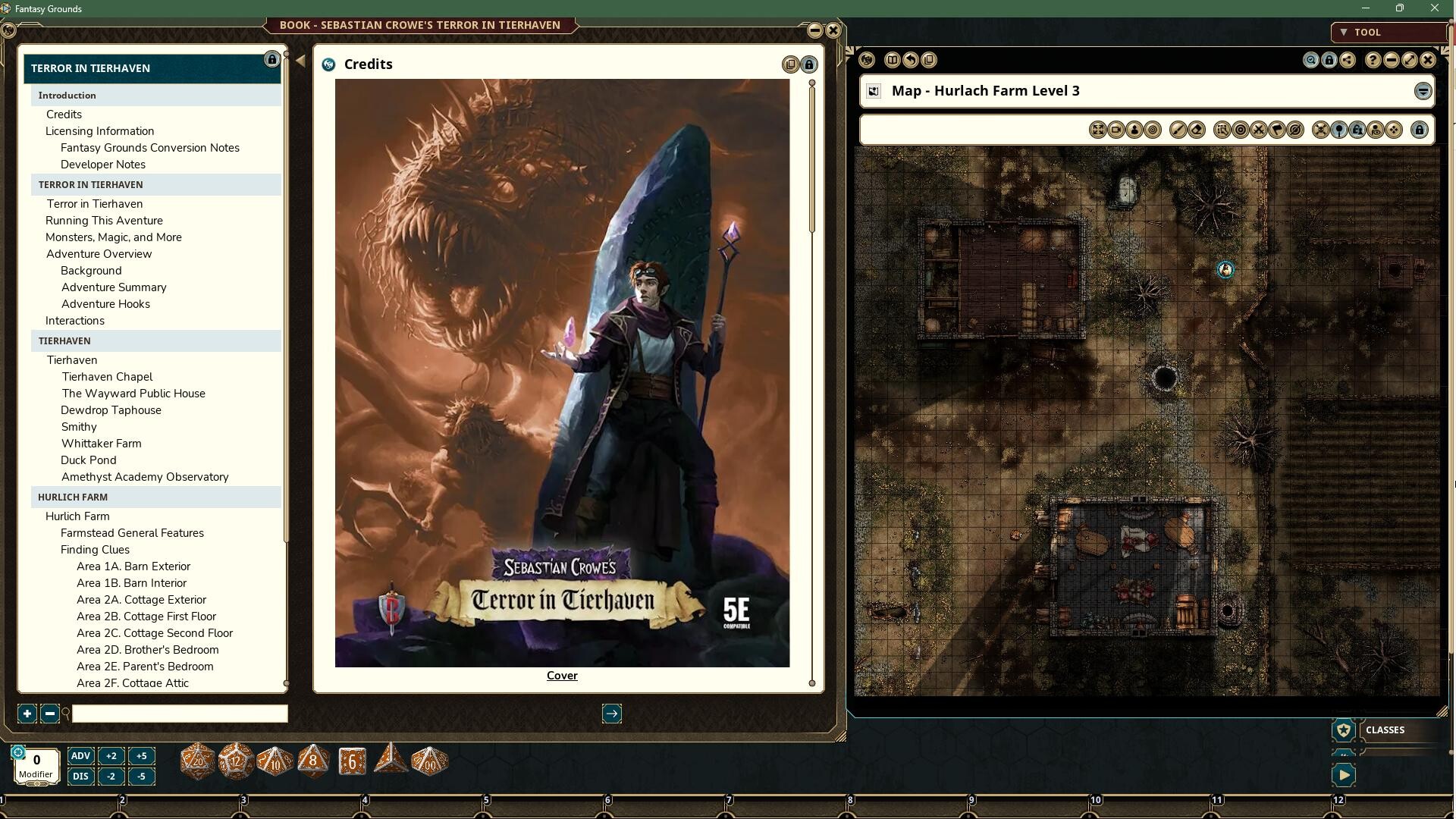Open the map options dropdown beside Hurlach Farm Level 3
Viewport: 1456px width, 819px height.
[1422, 91]
